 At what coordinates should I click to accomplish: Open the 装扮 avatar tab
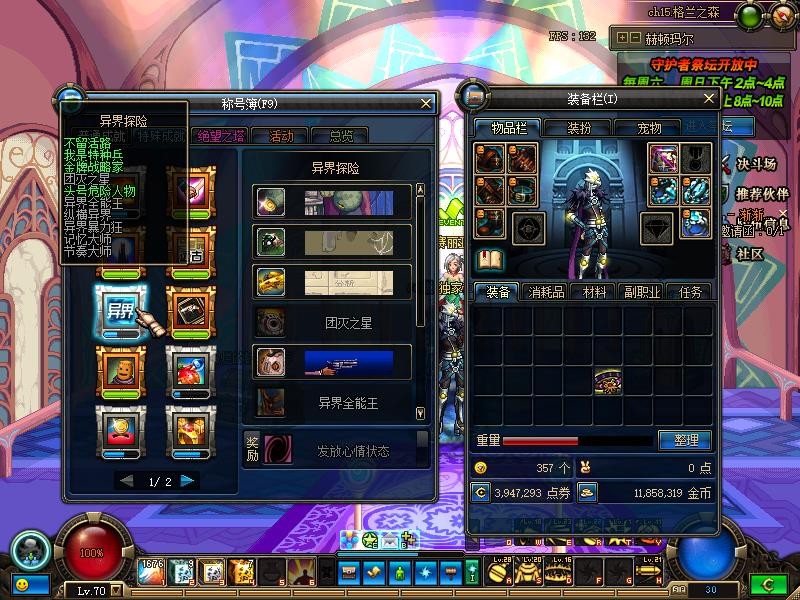[580, 128]
